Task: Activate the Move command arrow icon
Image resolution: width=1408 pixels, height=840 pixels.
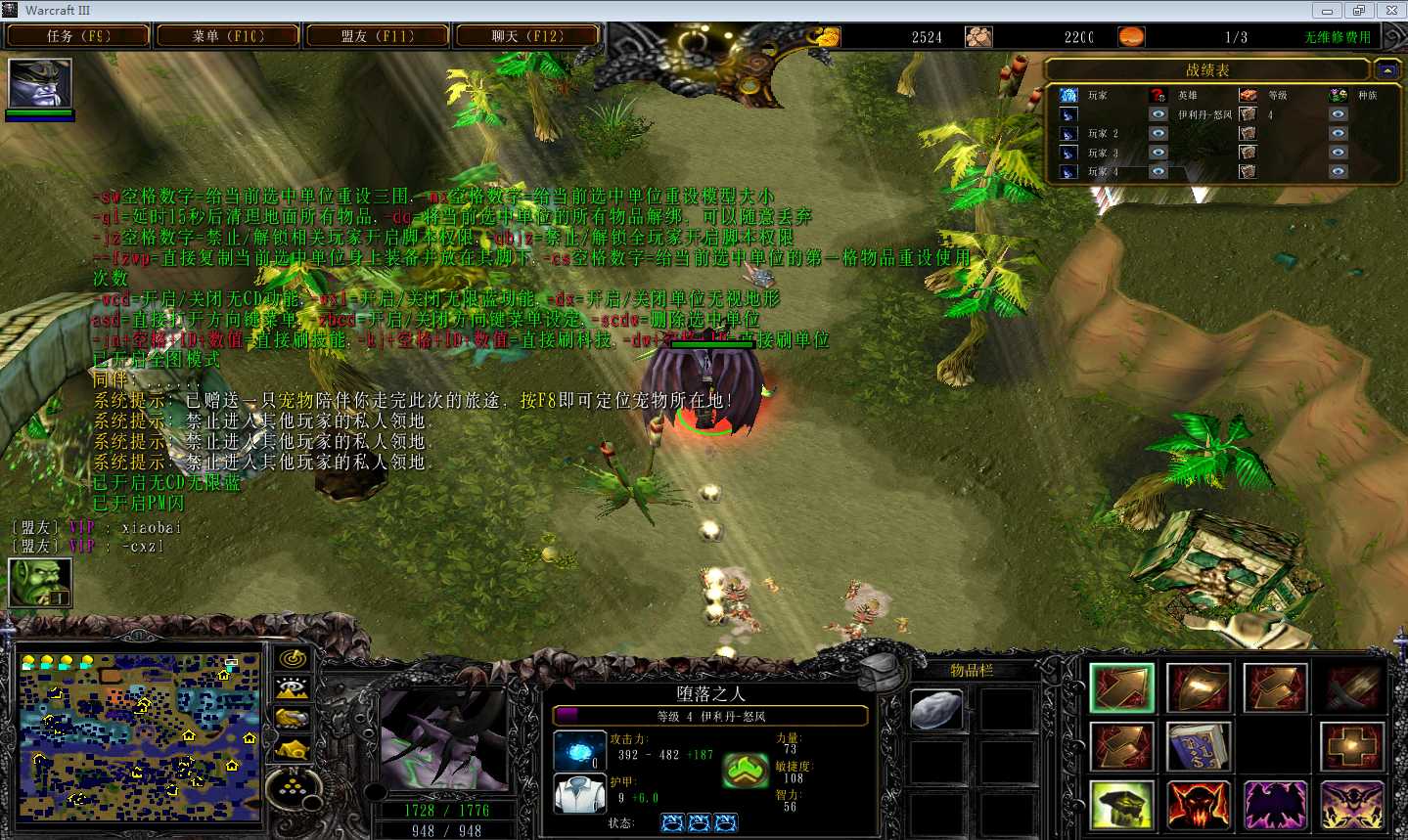Action: [1121, 687]
